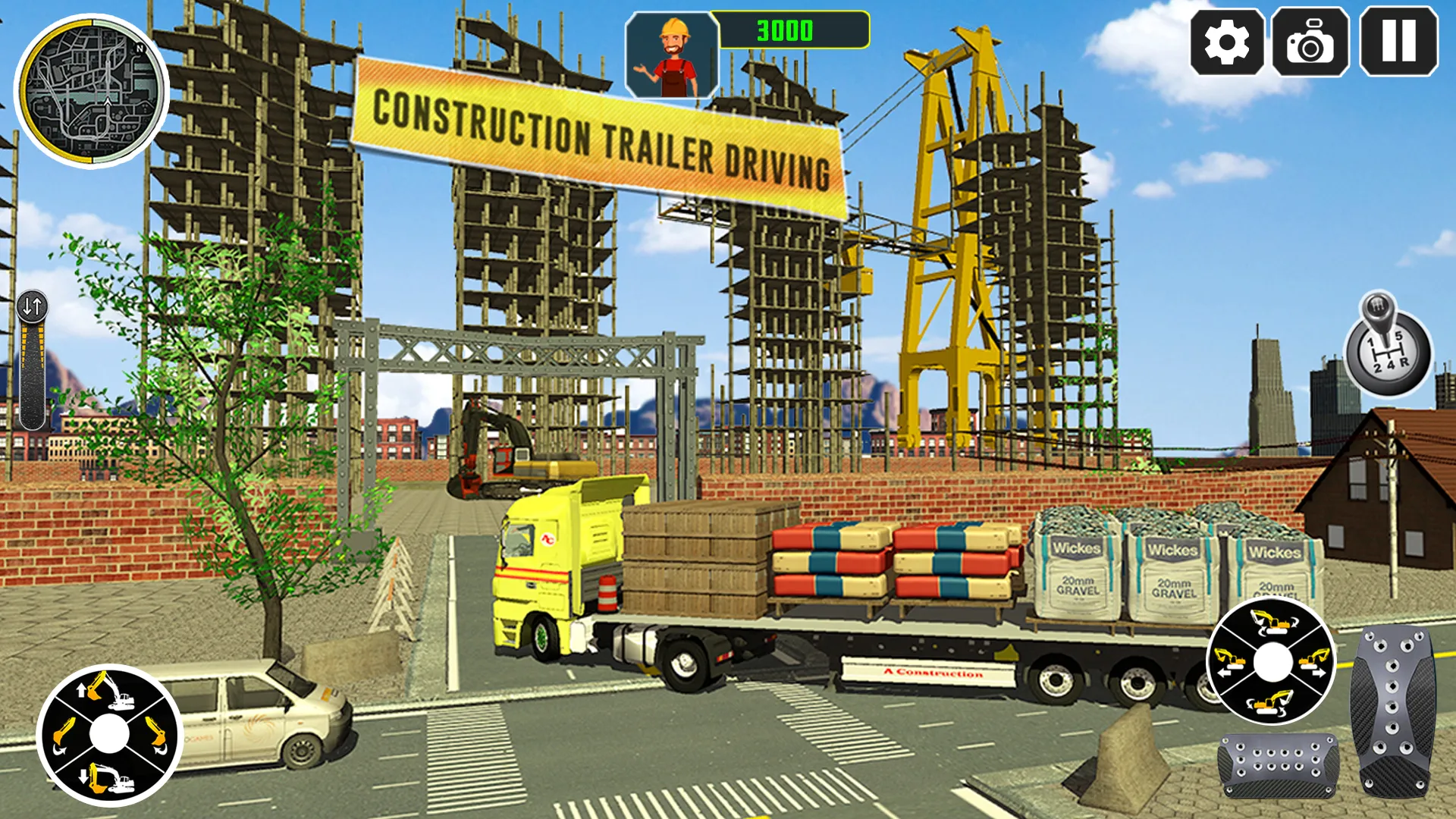Select the downward excavator arm control
This screenshot has height=819, width=1456.
106,781
